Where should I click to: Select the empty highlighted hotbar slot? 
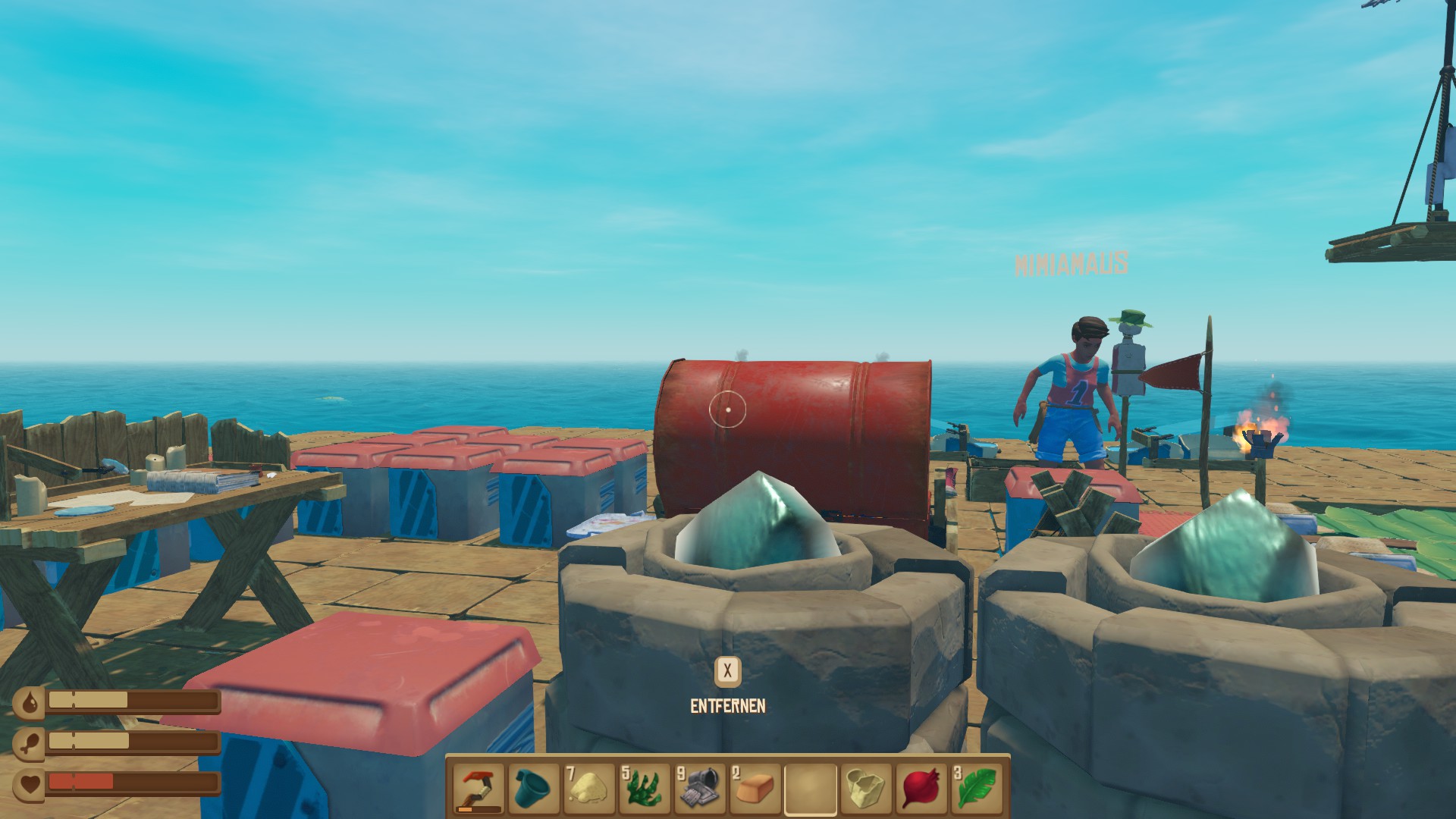pos(810,789)
